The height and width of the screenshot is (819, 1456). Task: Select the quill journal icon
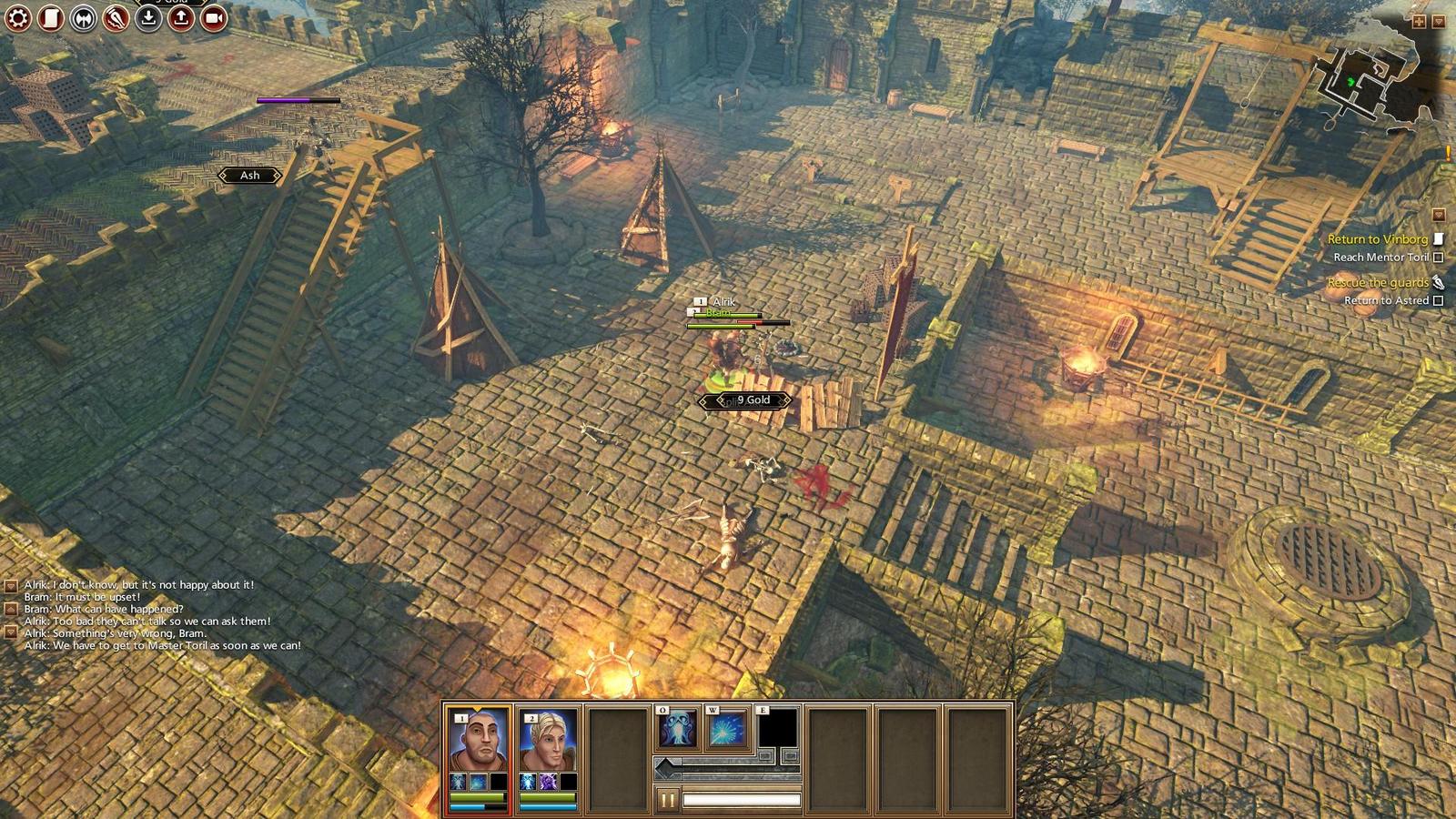[115, 18]
